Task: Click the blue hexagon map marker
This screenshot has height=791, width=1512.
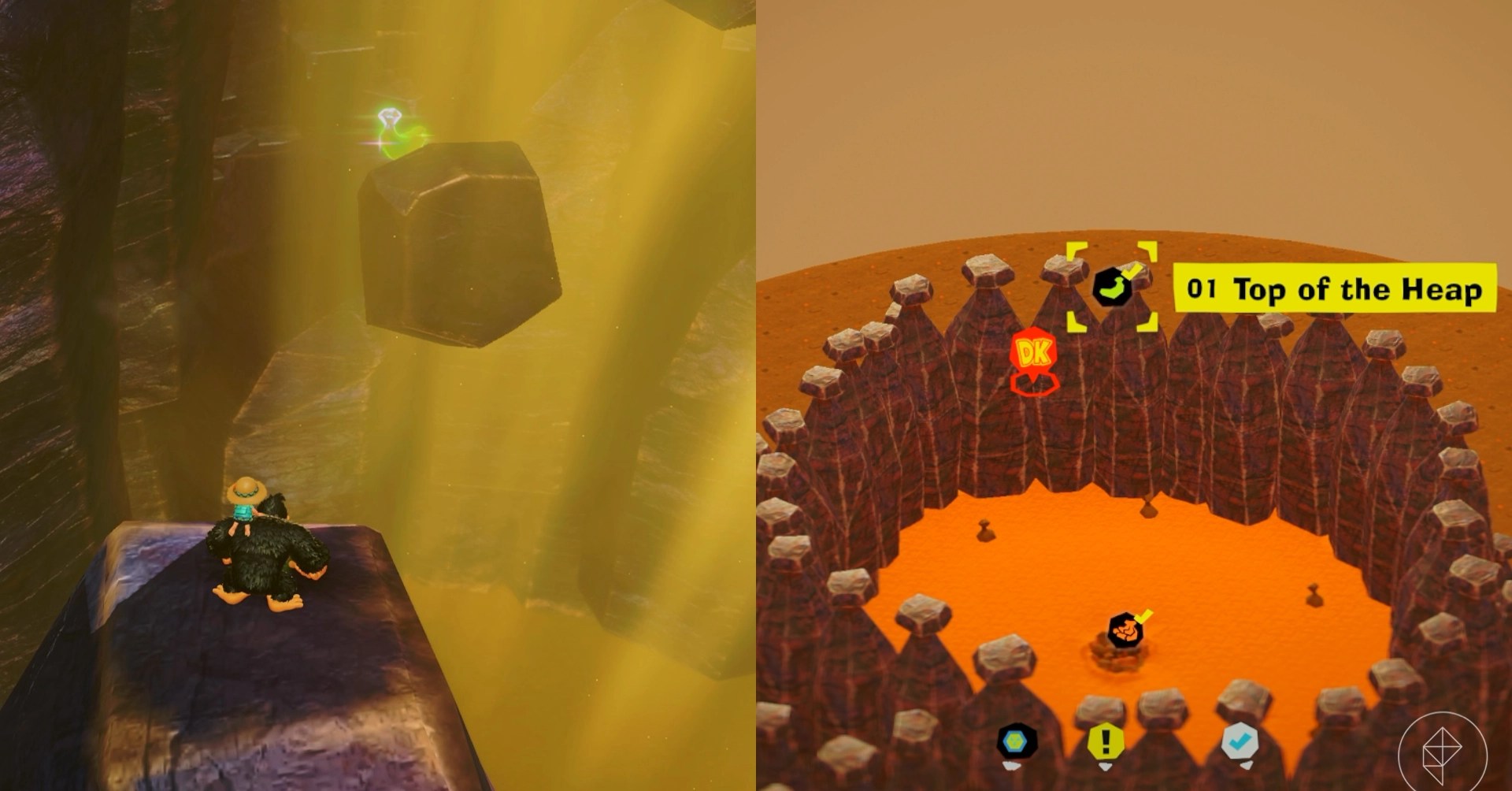Action: click(1016, 741)
